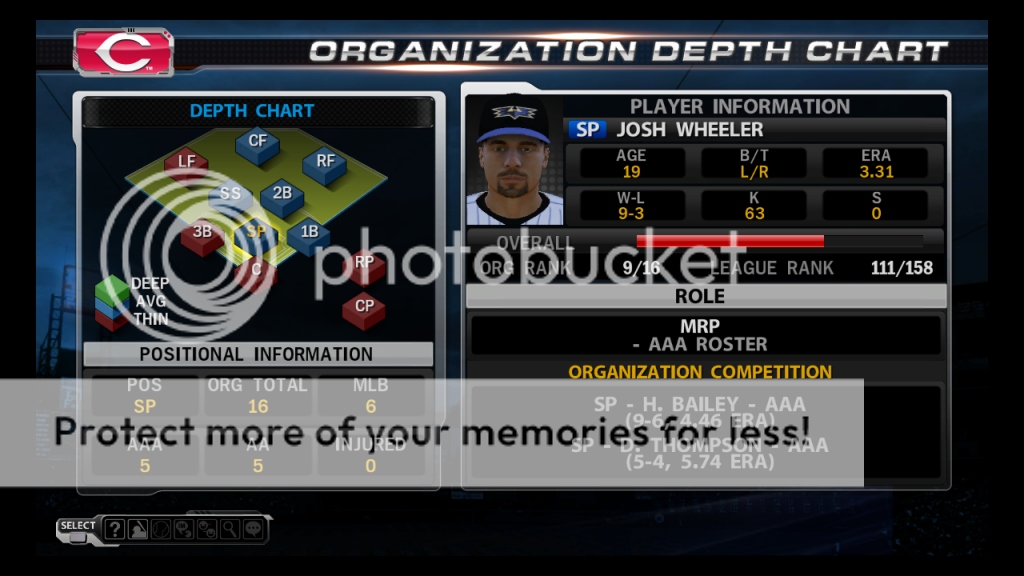1024x576 pixels.
Task: Open the question mark help icon
Action: [115, 529]
